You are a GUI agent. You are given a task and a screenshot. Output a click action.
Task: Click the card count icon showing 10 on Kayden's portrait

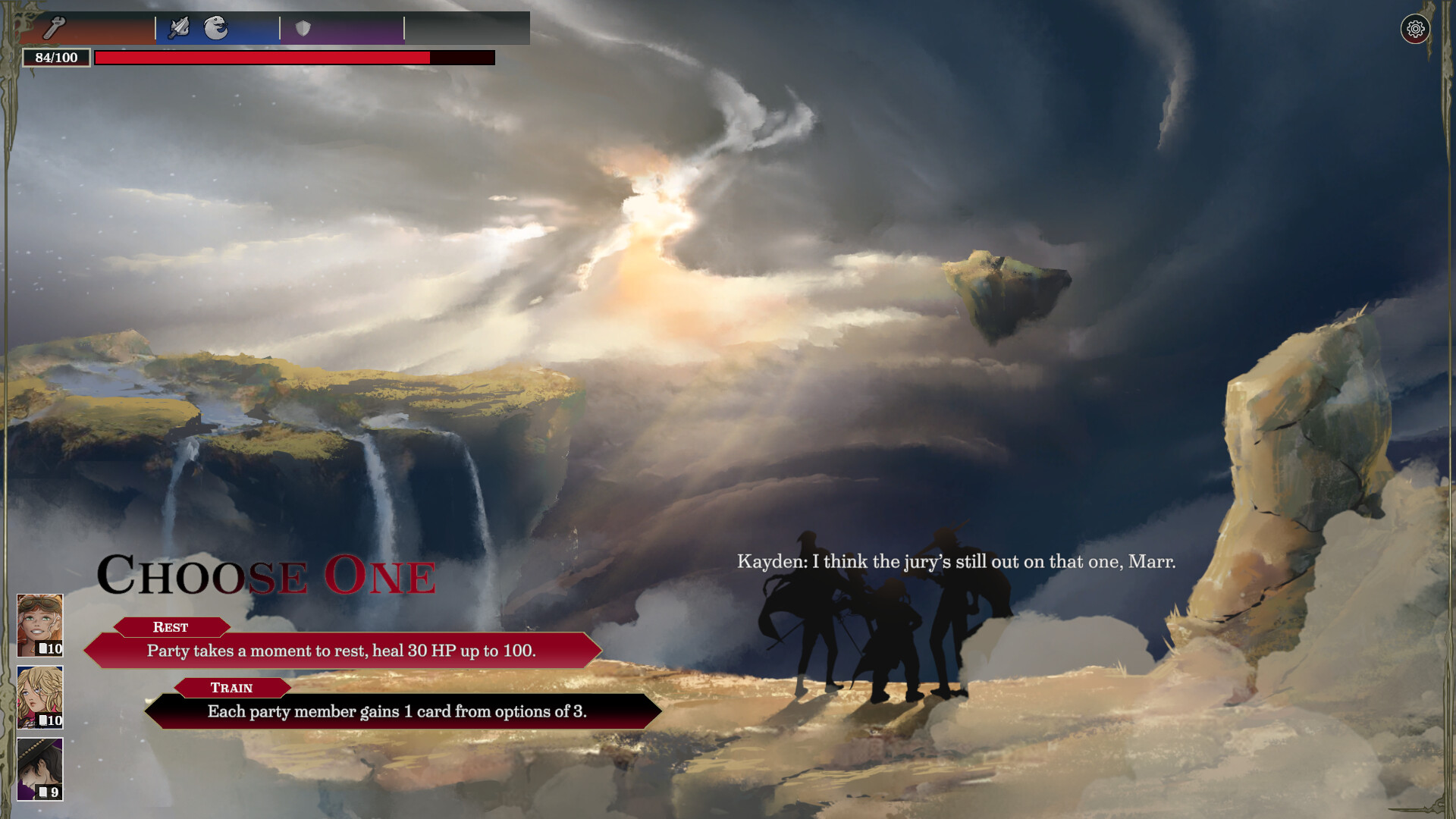(x=50, y=648)
